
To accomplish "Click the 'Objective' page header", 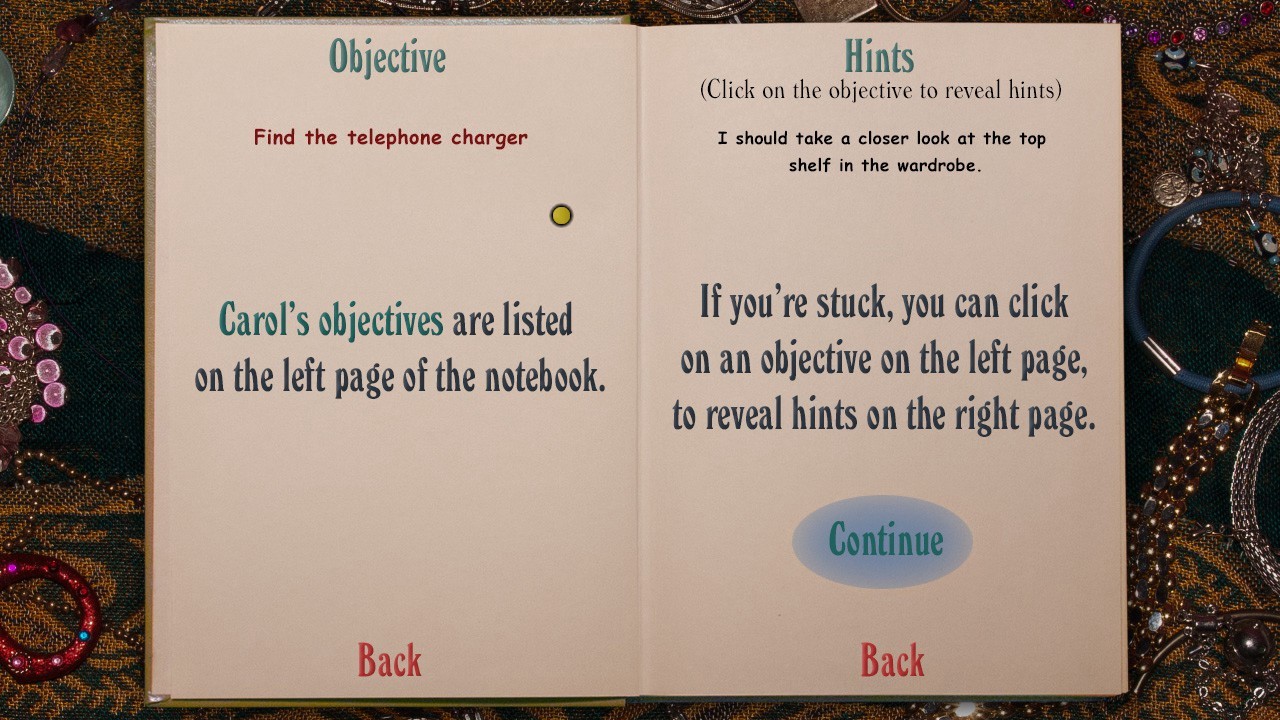I will pyautogui.click(x=388, y=57).
